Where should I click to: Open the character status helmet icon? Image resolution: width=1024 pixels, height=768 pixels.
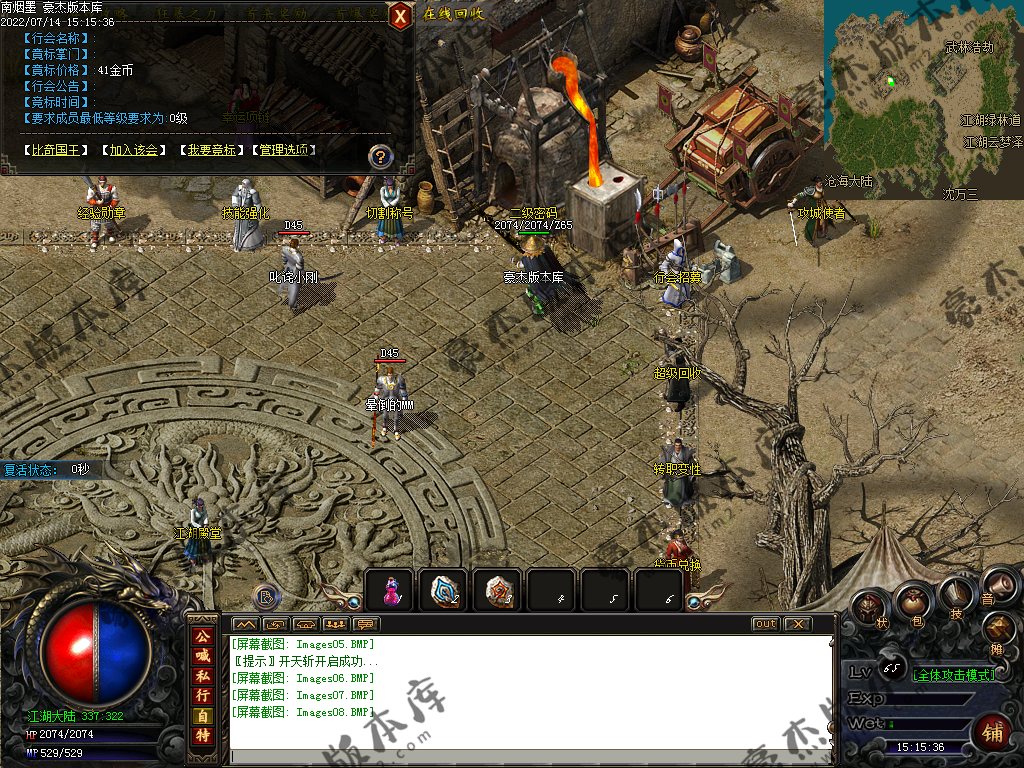point(871,607)
